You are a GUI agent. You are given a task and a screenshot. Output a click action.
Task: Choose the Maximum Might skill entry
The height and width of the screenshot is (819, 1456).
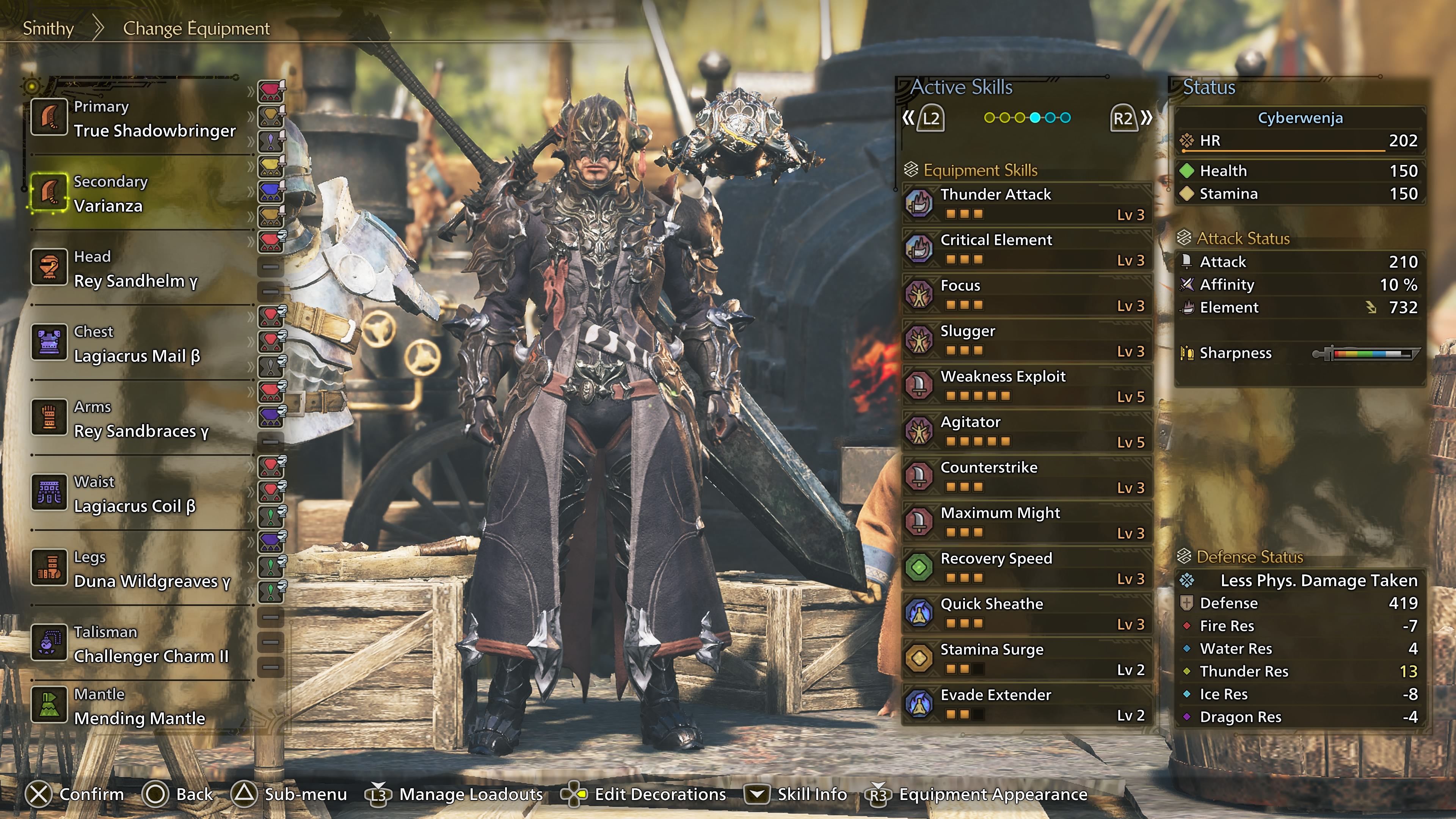pos(1026,522)
